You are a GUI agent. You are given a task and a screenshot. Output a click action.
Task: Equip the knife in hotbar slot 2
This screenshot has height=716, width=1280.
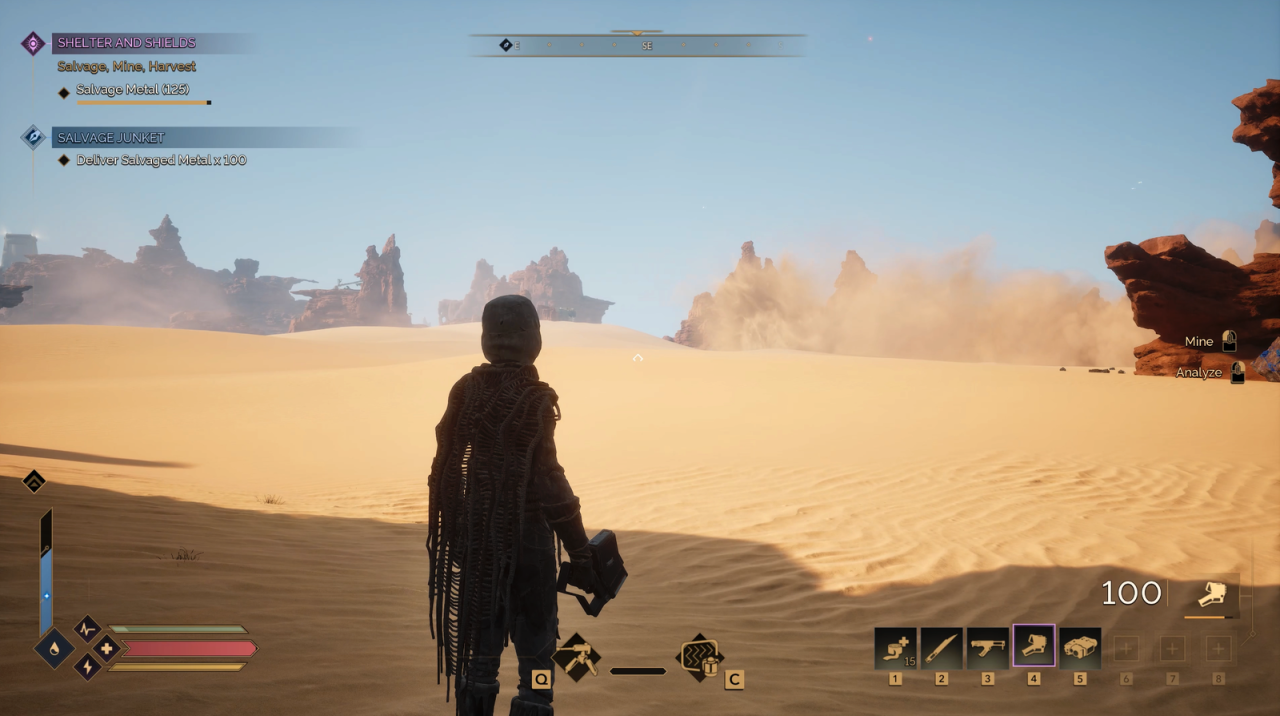[x=941, y=648]
